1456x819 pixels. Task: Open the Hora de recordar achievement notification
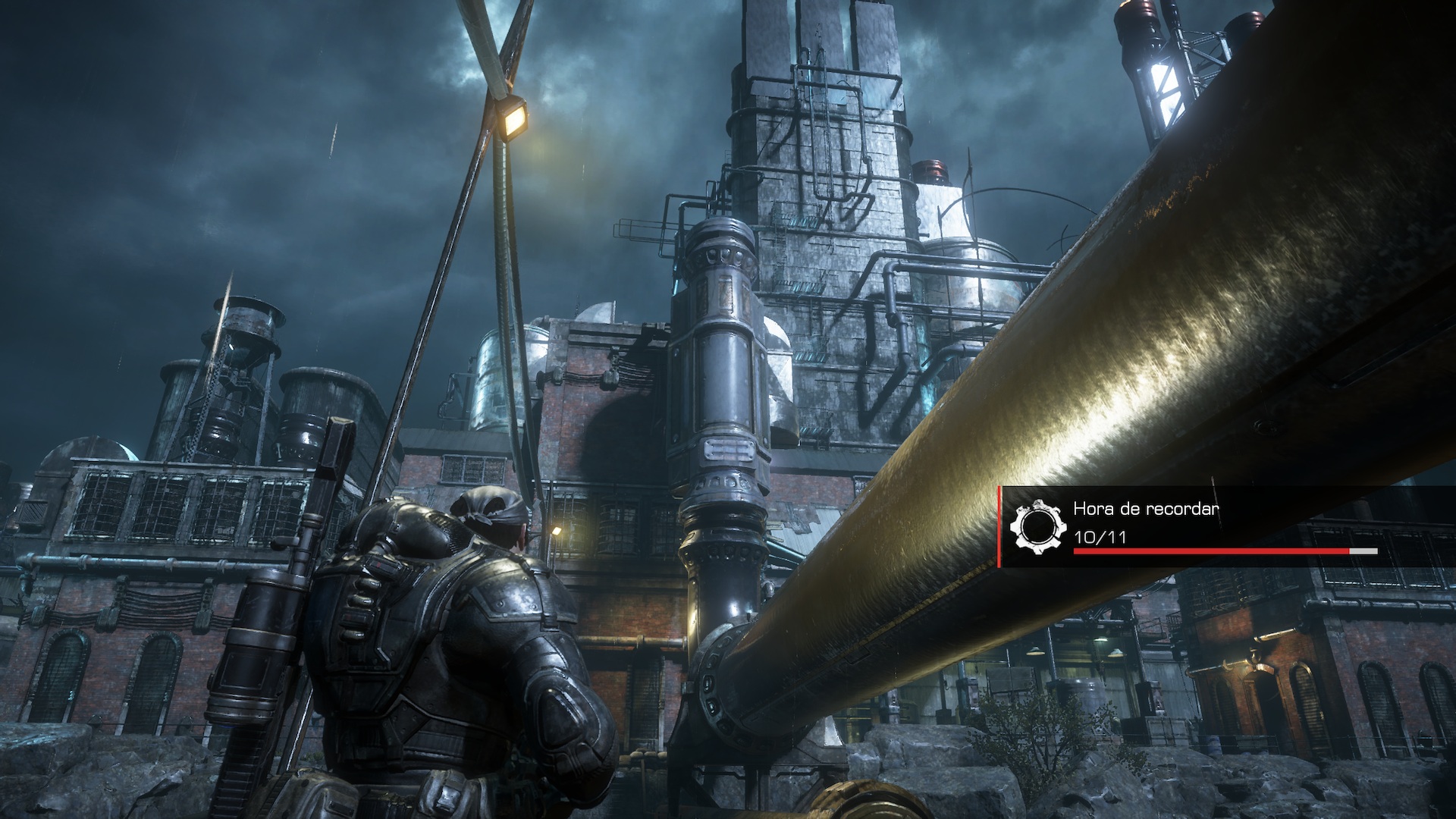coord(1225,526)
